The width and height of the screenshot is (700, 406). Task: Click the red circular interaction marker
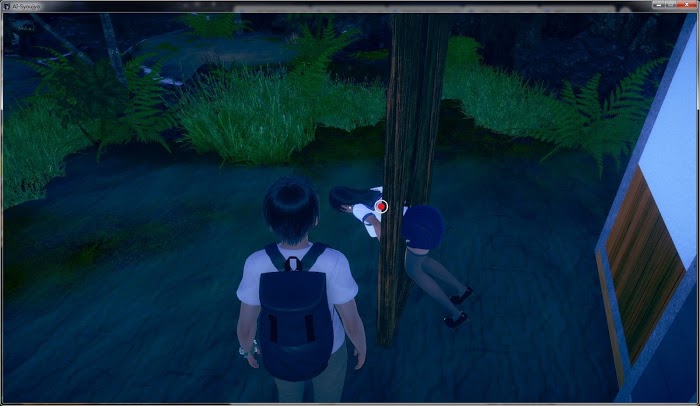381,206
